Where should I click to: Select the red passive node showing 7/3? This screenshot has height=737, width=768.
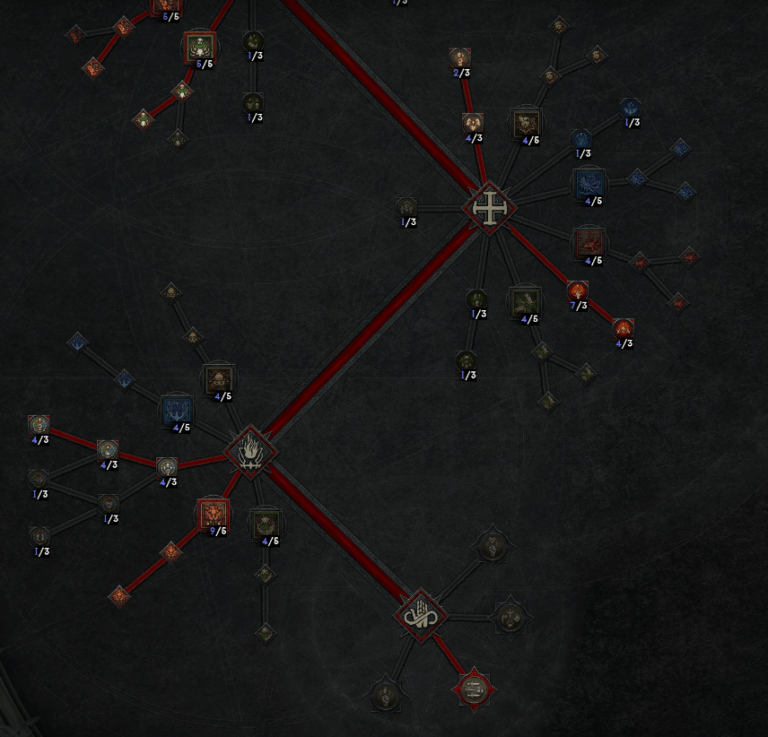coord(577,291)
